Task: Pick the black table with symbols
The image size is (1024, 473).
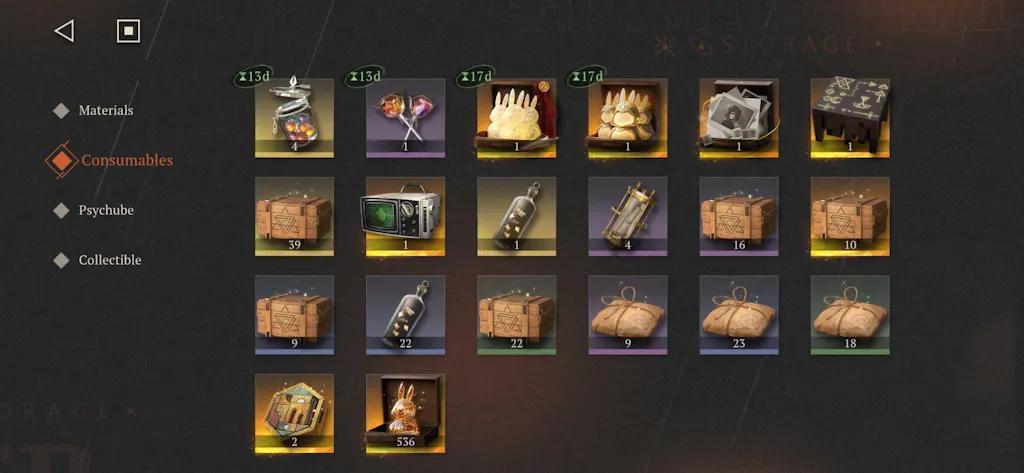Action: click(x=850, y=117)
